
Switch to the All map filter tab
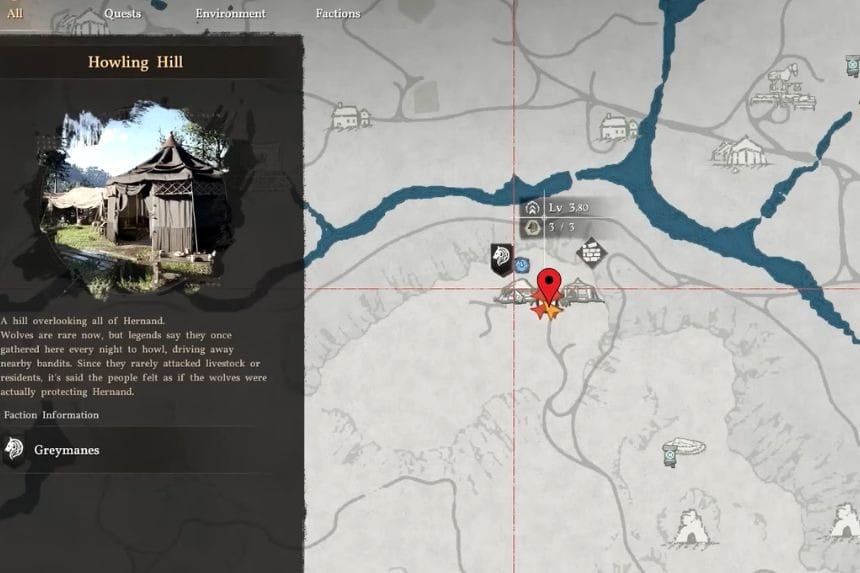(14, 14)
